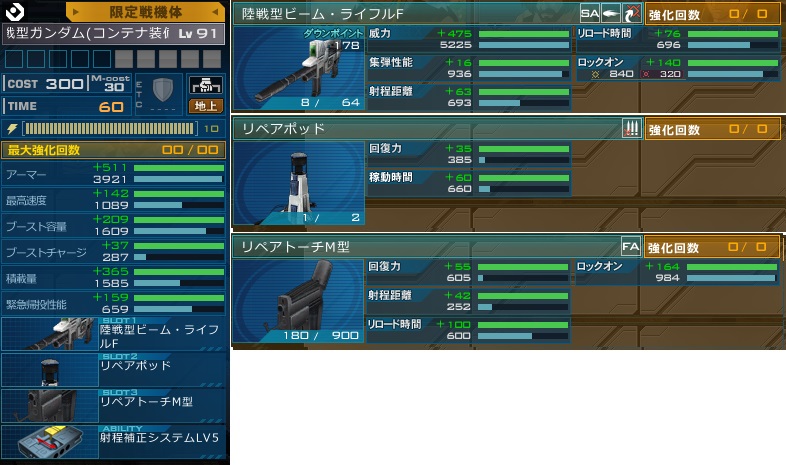Click the ammo icon on repair pod
The image size is (786, 465).
coord(631,129)
